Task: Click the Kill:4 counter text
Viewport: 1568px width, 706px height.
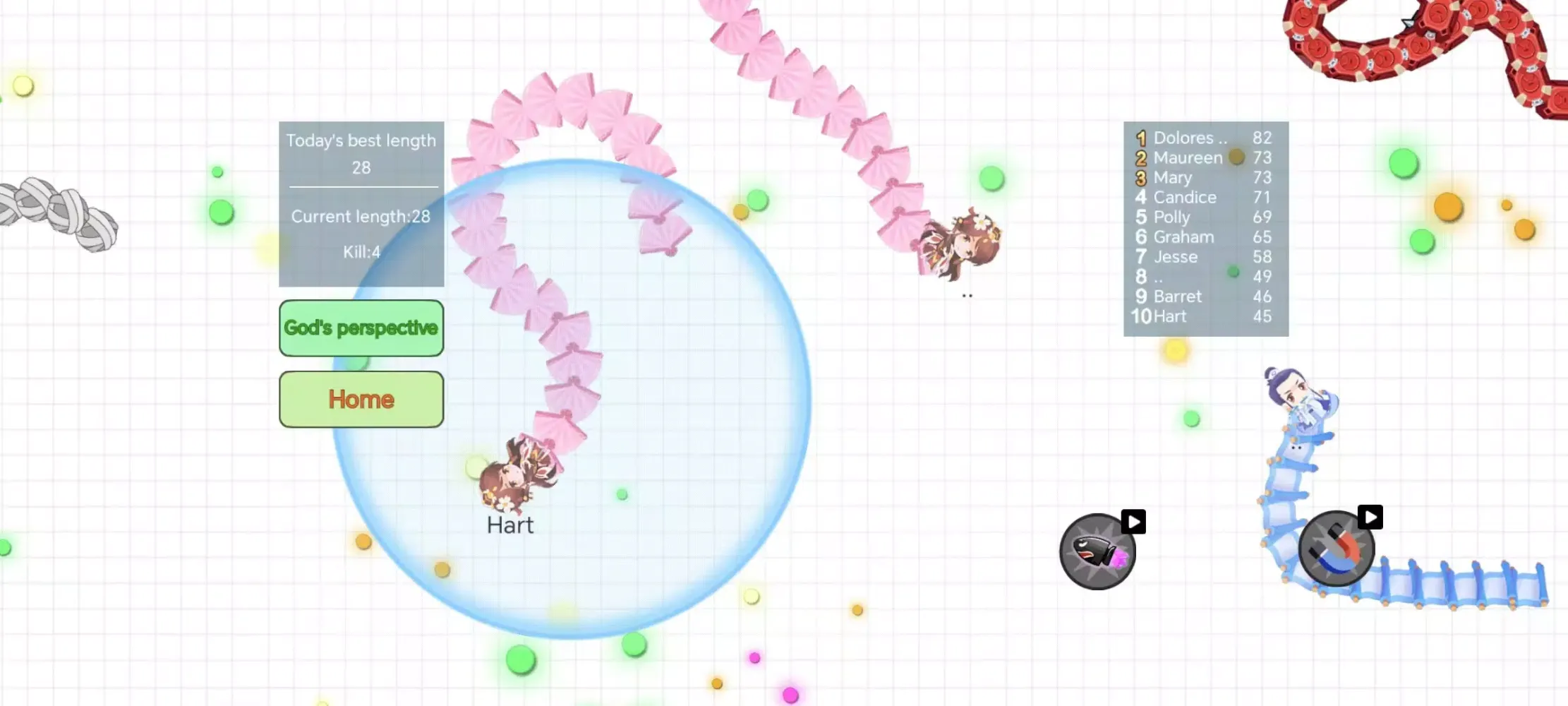Action: pos(361,252)
